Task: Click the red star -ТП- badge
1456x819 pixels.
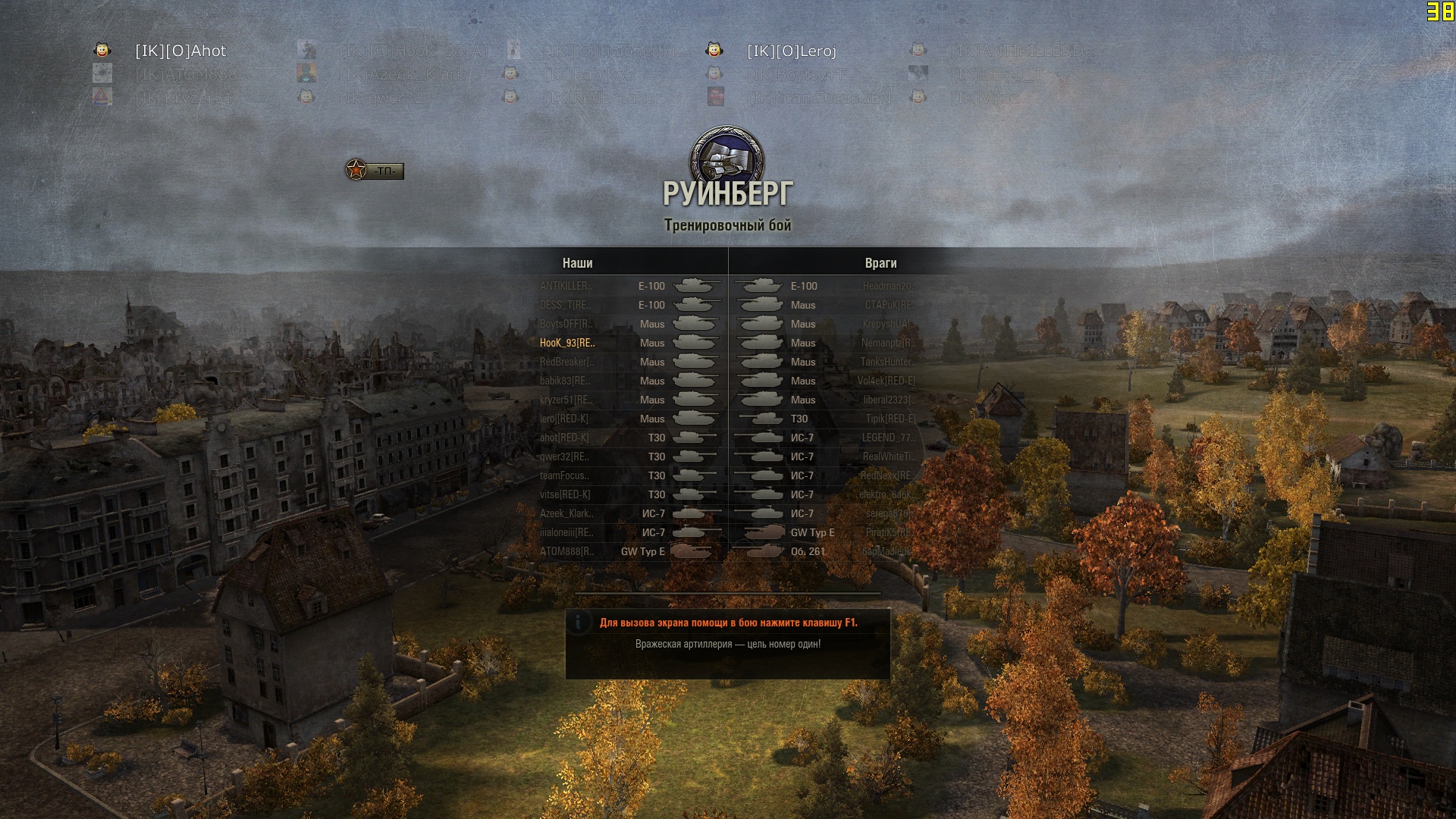Action: (x=375, y=171)
